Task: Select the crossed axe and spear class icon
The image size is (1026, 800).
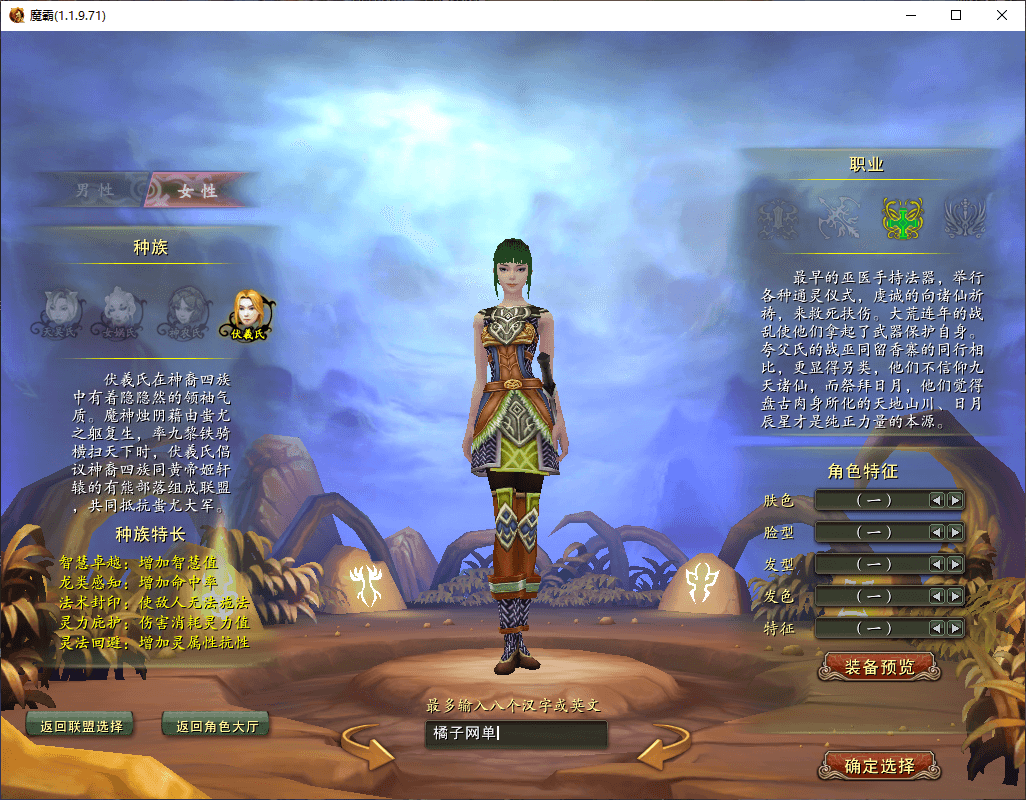Action: coord(839,217)
